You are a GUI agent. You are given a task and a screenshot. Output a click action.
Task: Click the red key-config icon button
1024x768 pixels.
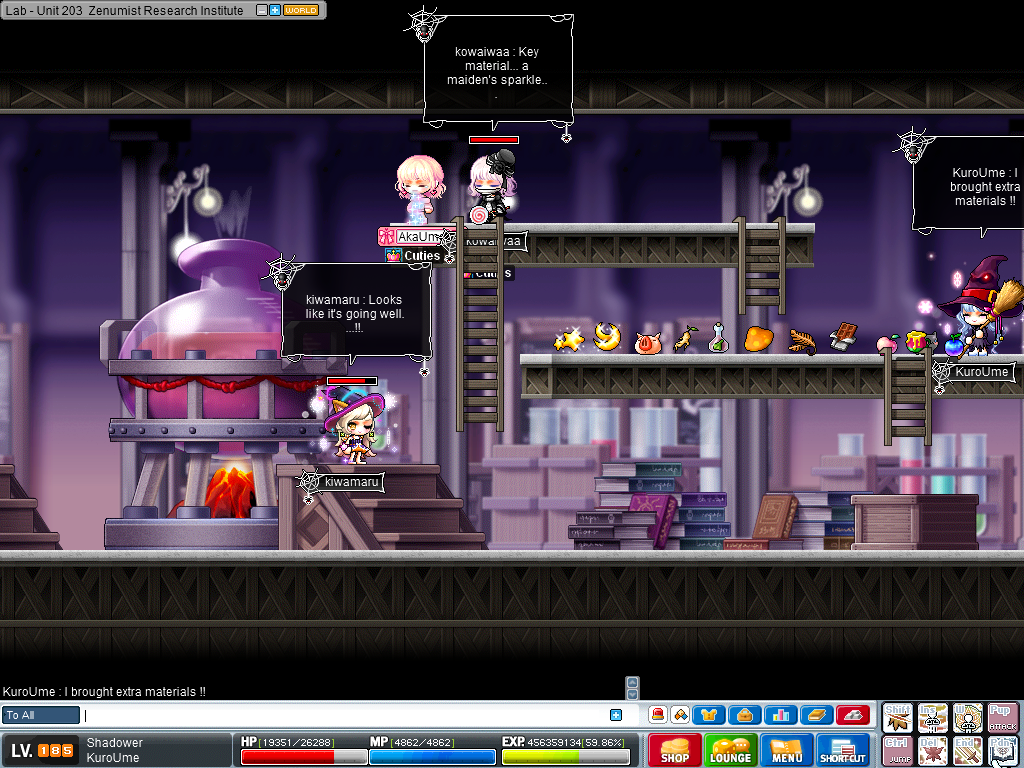(852, 715)
